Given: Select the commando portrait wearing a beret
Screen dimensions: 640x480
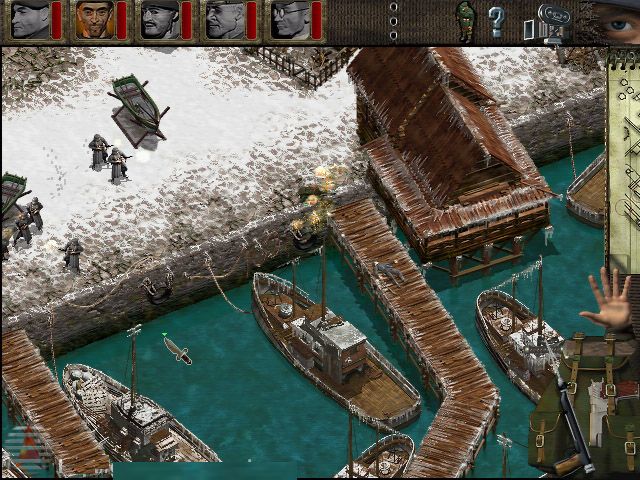Looking at the screenshot, I should pyautogui.click(x=28, y=20).
